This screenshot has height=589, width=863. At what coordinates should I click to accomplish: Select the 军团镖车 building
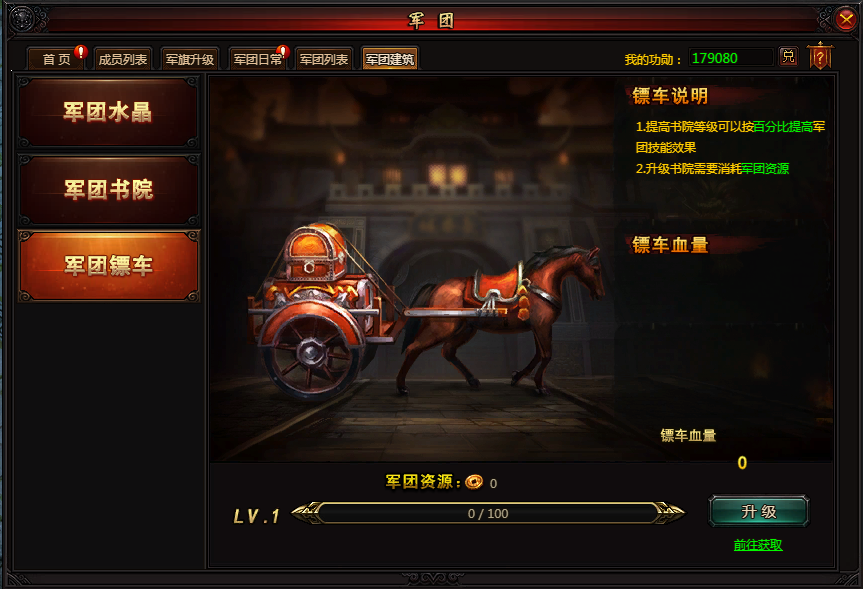(108, 266)
